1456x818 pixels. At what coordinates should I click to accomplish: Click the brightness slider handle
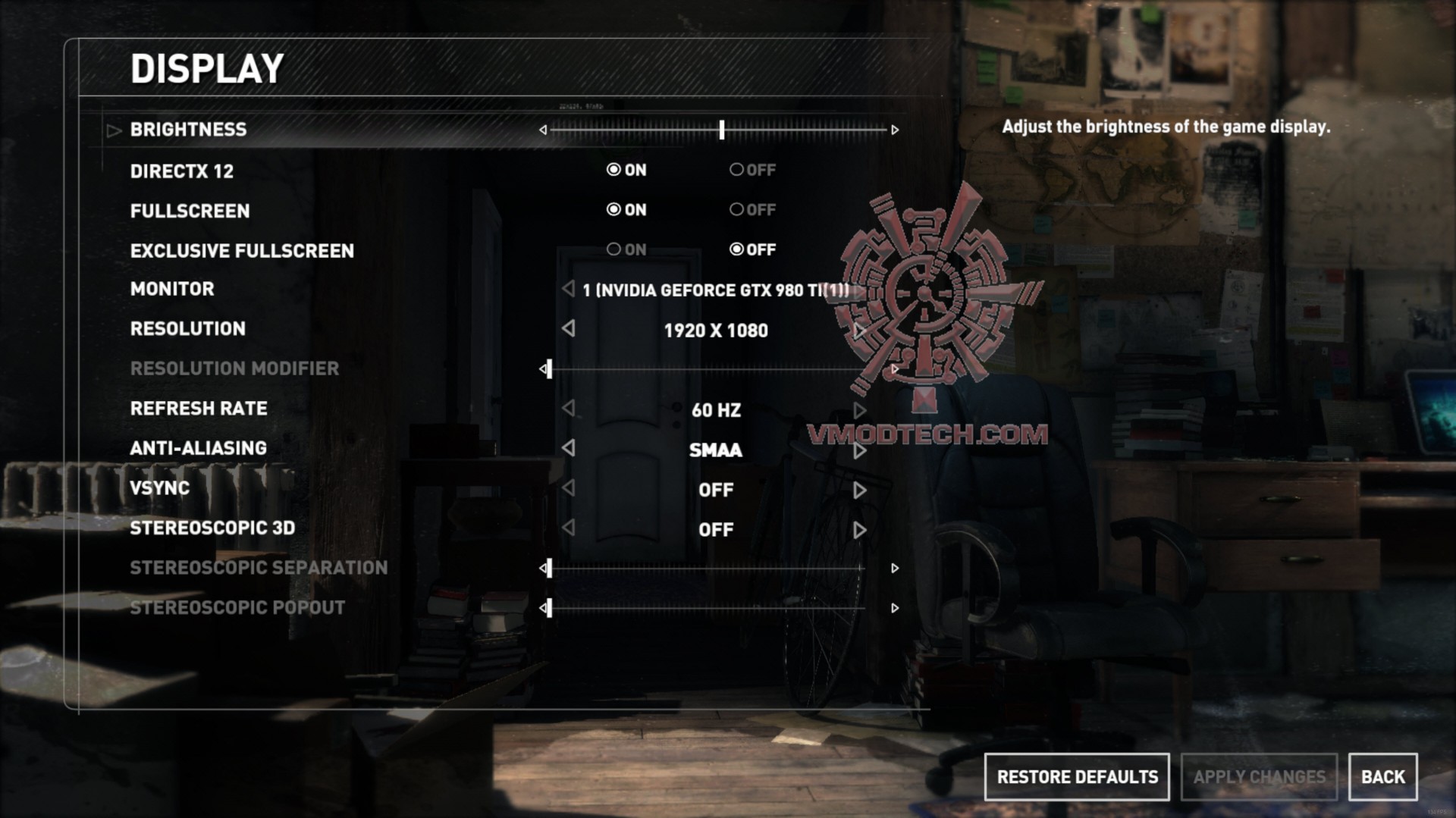[x=722, y=130]
